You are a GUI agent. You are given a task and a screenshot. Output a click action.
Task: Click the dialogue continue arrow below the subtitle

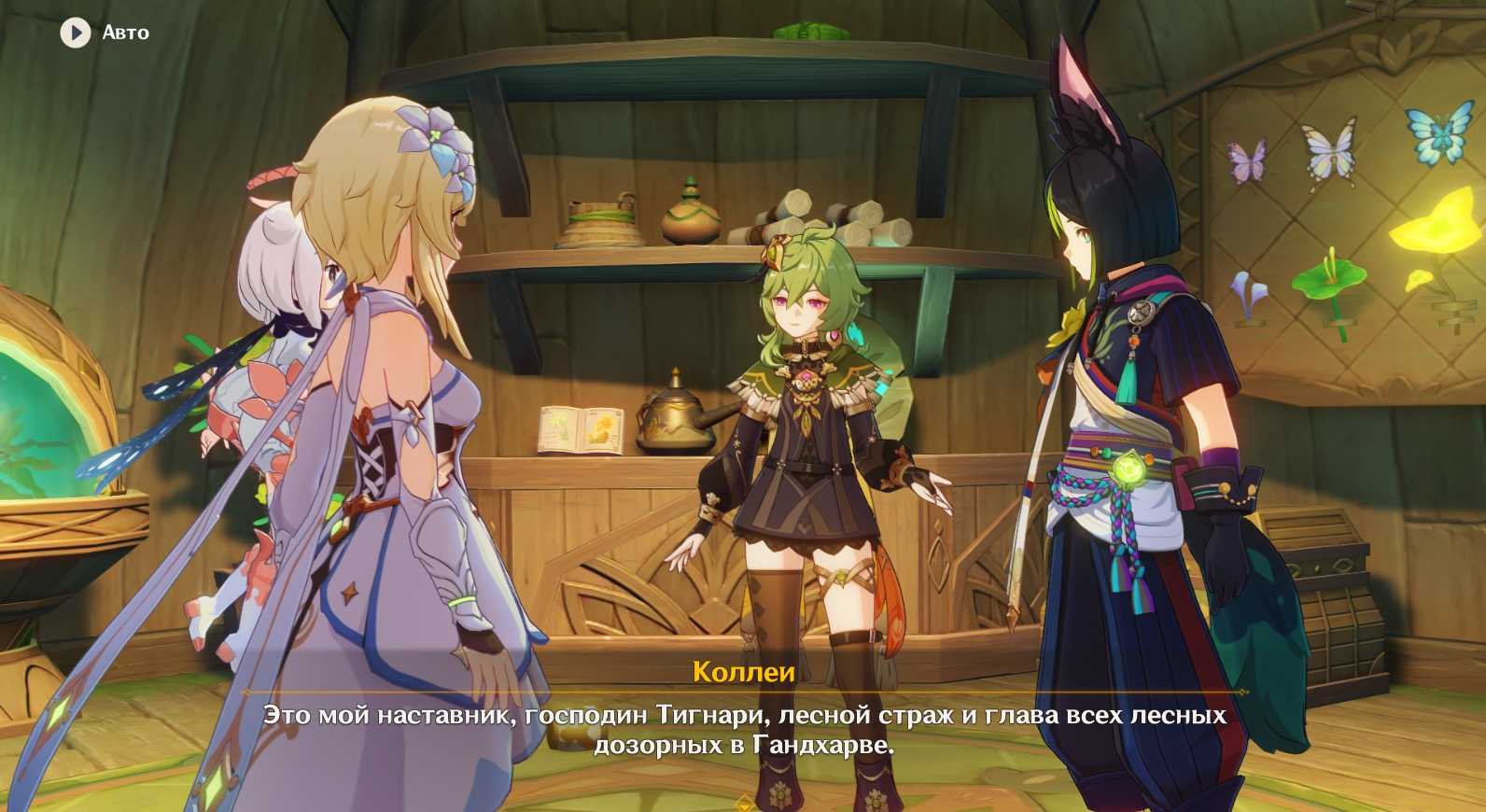(744, 803)
